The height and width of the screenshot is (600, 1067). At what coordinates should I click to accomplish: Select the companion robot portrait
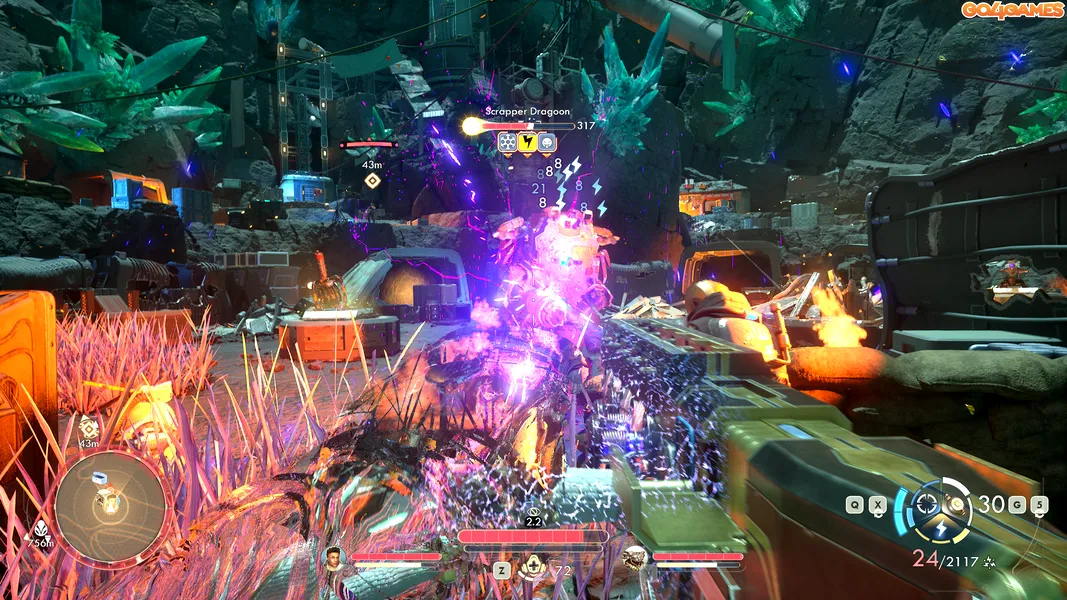[x=633, y=558]
